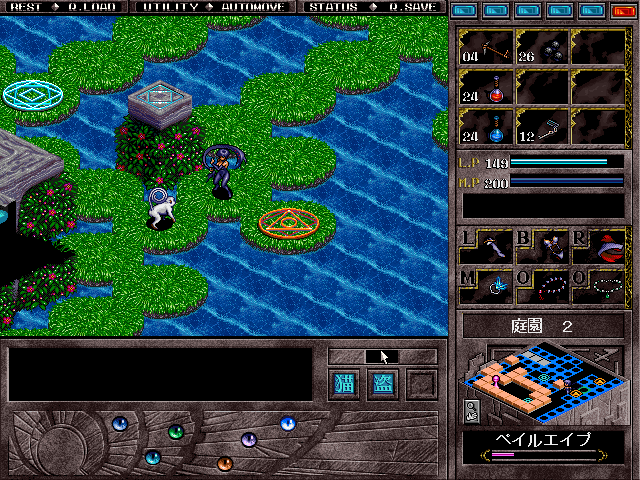Click the 猫 kanji button
Screen dimensions: 640x480
[x=343, y=384]
